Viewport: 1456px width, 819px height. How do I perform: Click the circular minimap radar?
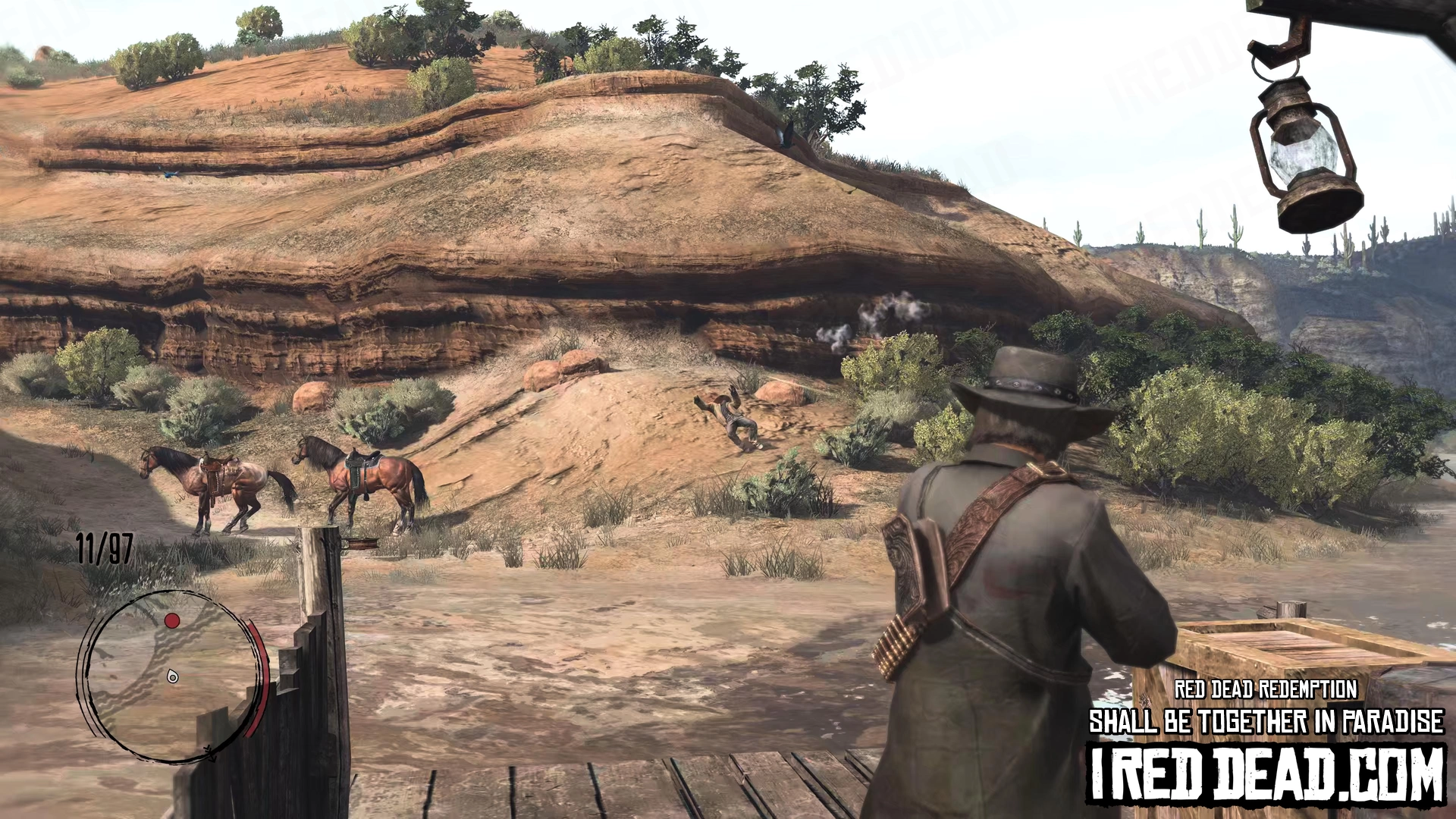coord(171,675)
